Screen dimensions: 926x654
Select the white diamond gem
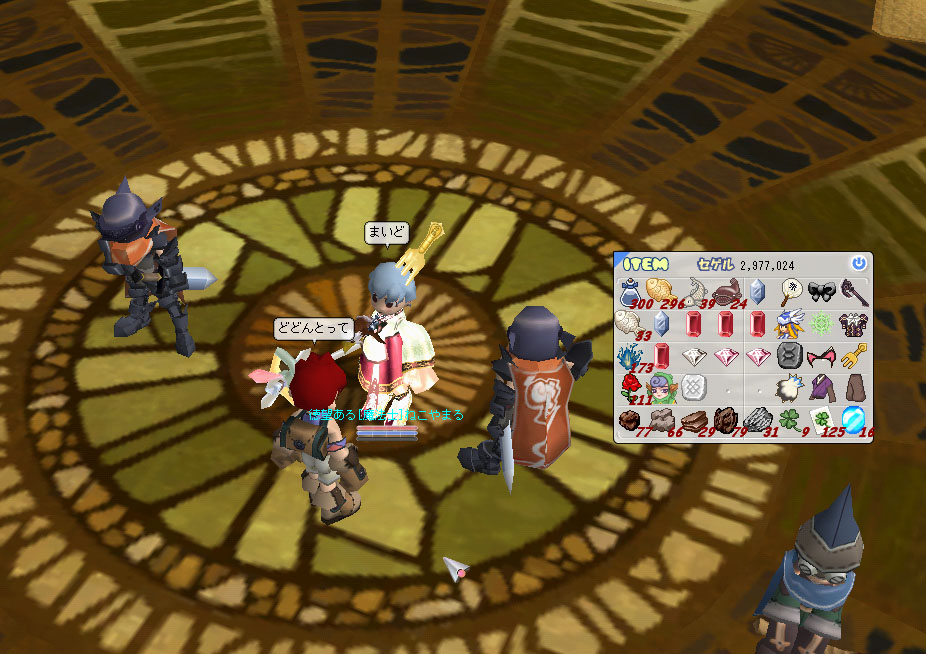(694, 356)
